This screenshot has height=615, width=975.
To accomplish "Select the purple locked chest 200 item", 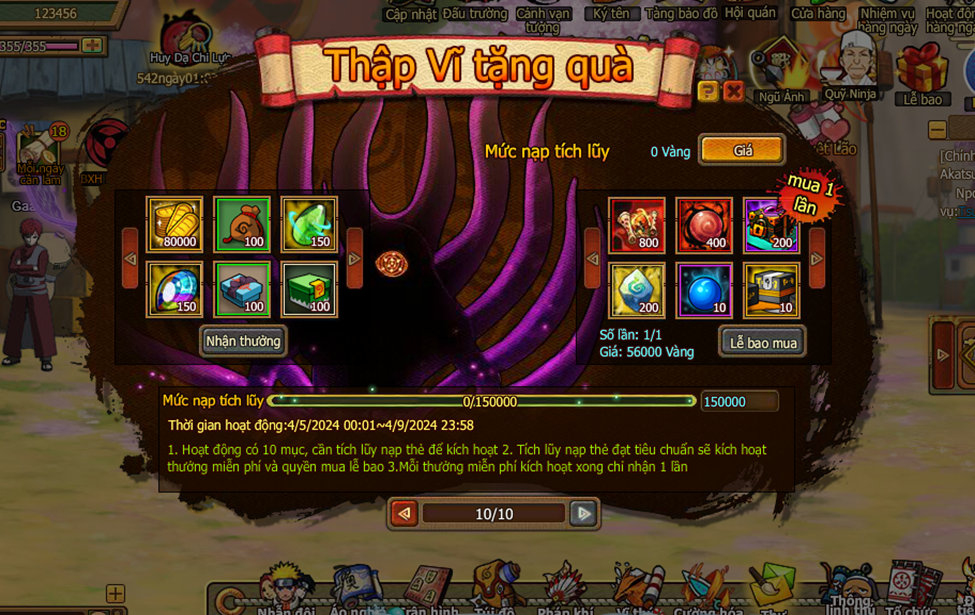I will pyautogui.click(x=771, y=224).
